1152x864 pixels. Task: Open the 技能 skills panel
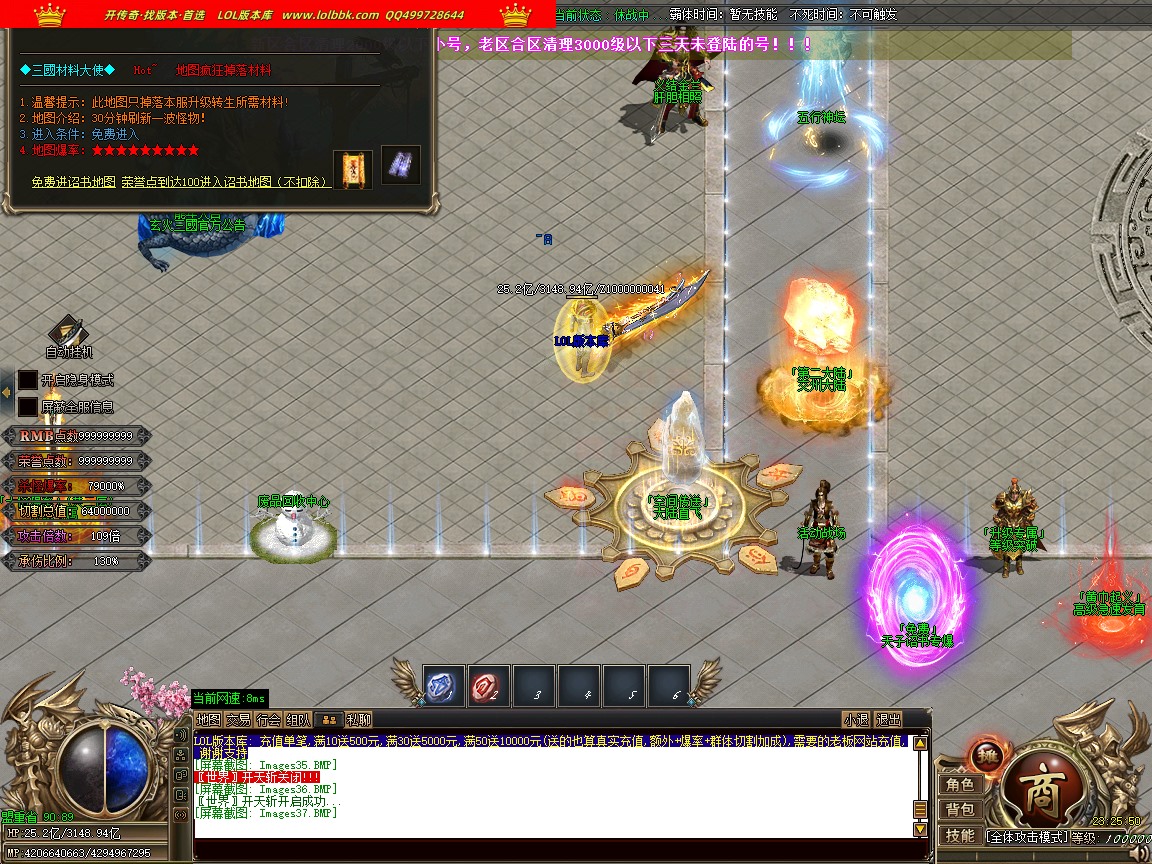pyautogui.click(x=960, y=835)
